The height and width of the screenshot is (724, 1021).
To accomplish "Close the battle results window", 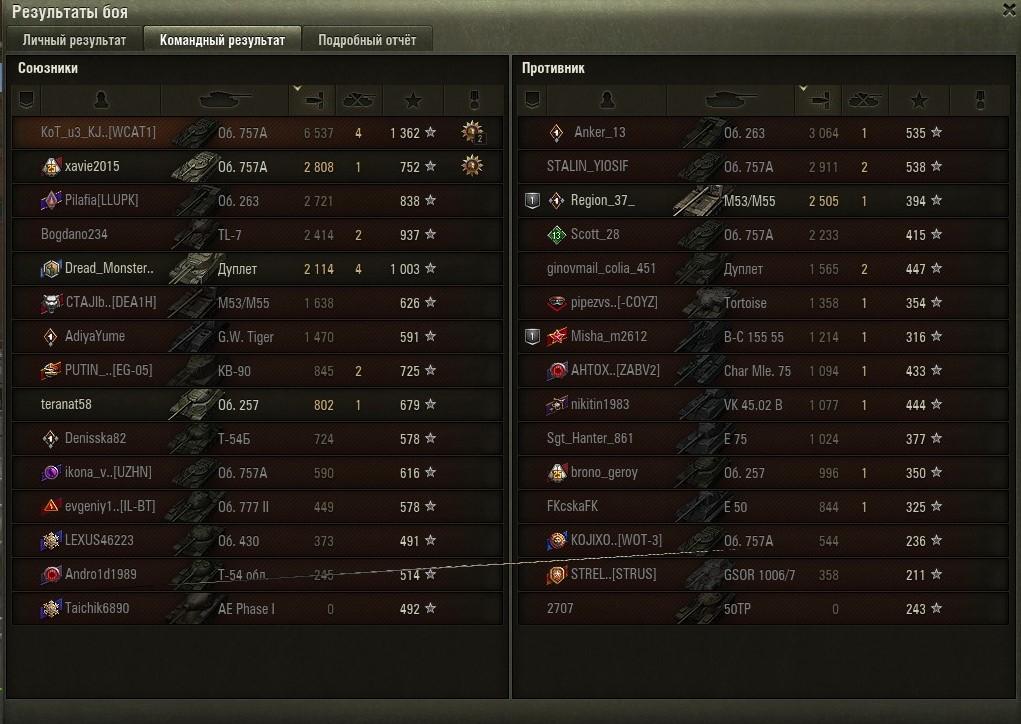I will point(1008,9).
